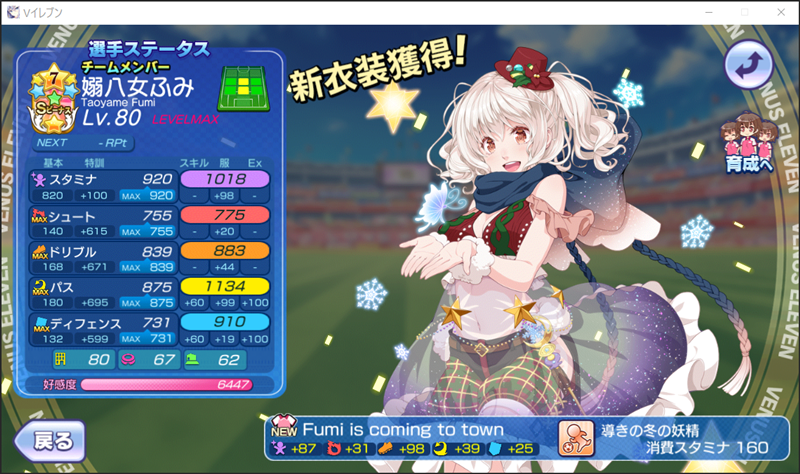This screenshot has width=800, height=474.
Task: Go back with the 戻る button
Action: 48,440
